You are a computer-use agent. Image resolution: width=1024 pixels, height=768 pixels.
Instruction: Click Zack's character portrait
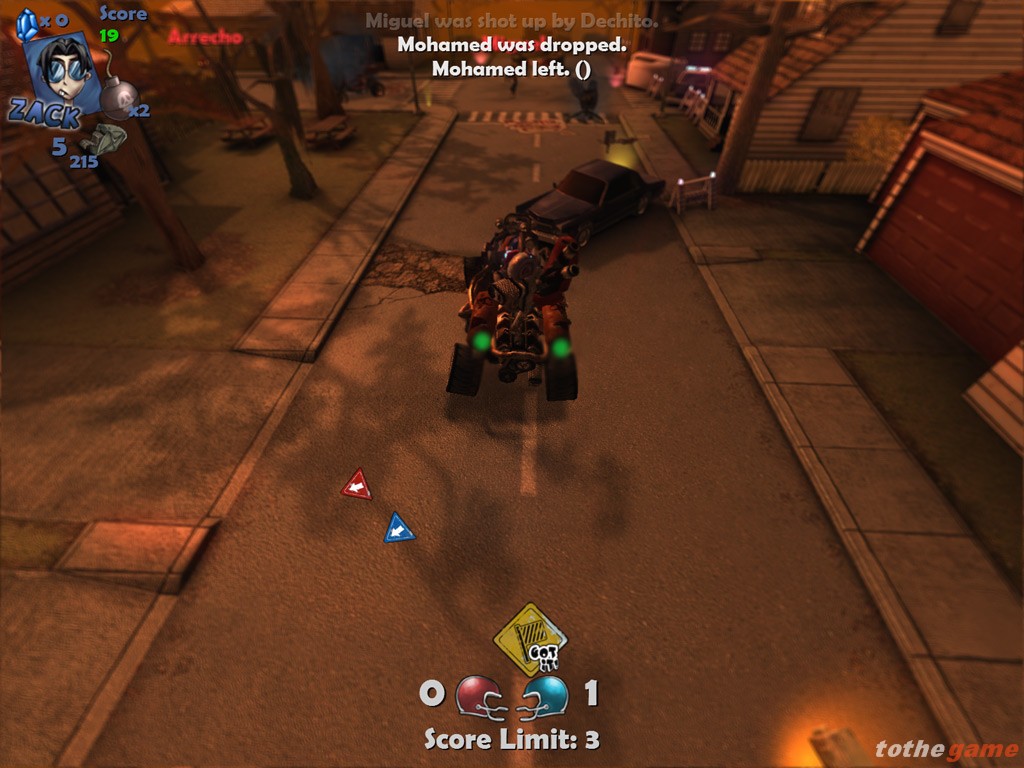[63, 72]
